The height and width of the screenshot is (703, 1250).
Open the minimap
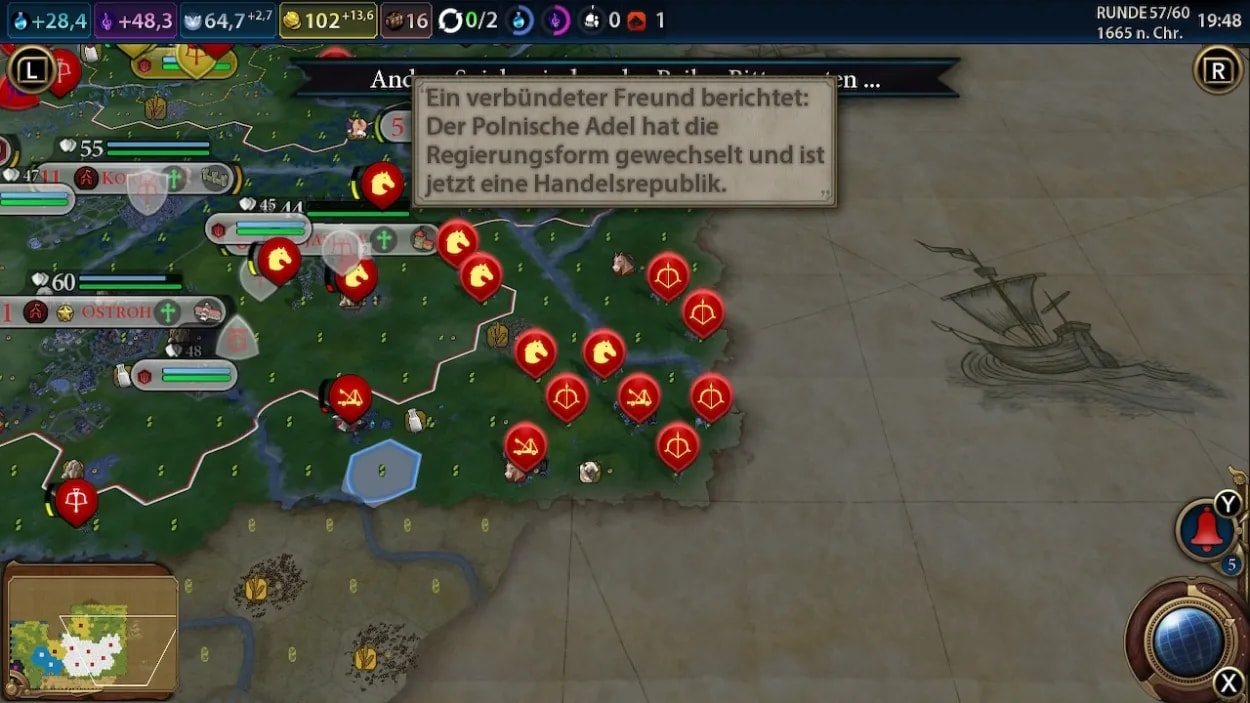coord(91,630)
